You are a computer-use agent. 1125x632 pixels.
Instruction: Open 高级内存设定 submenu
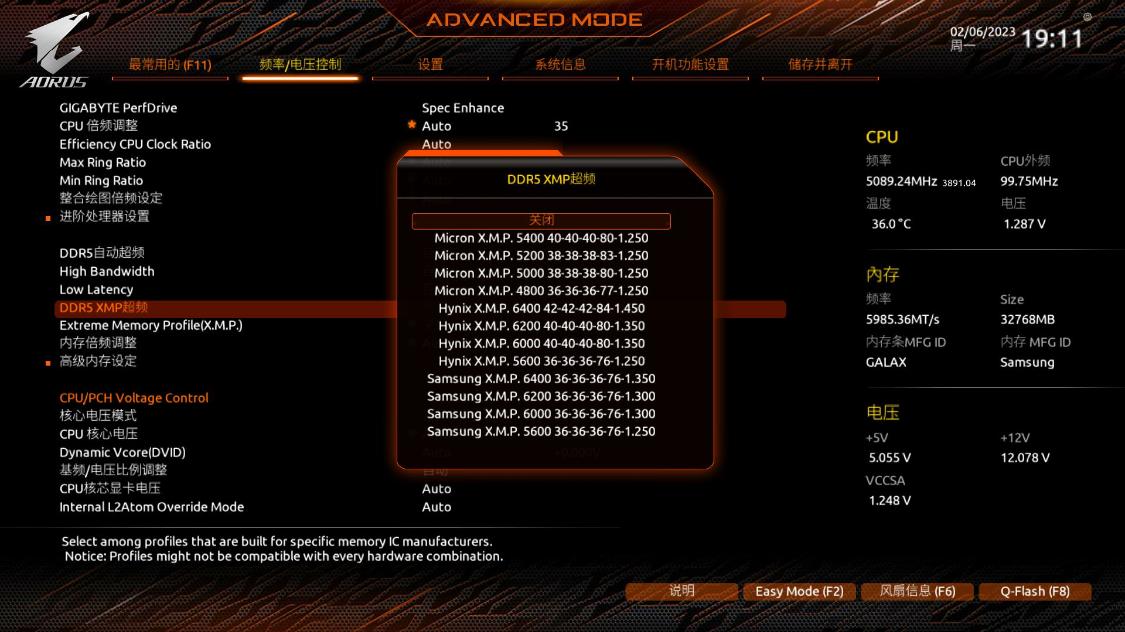(98, 361)
